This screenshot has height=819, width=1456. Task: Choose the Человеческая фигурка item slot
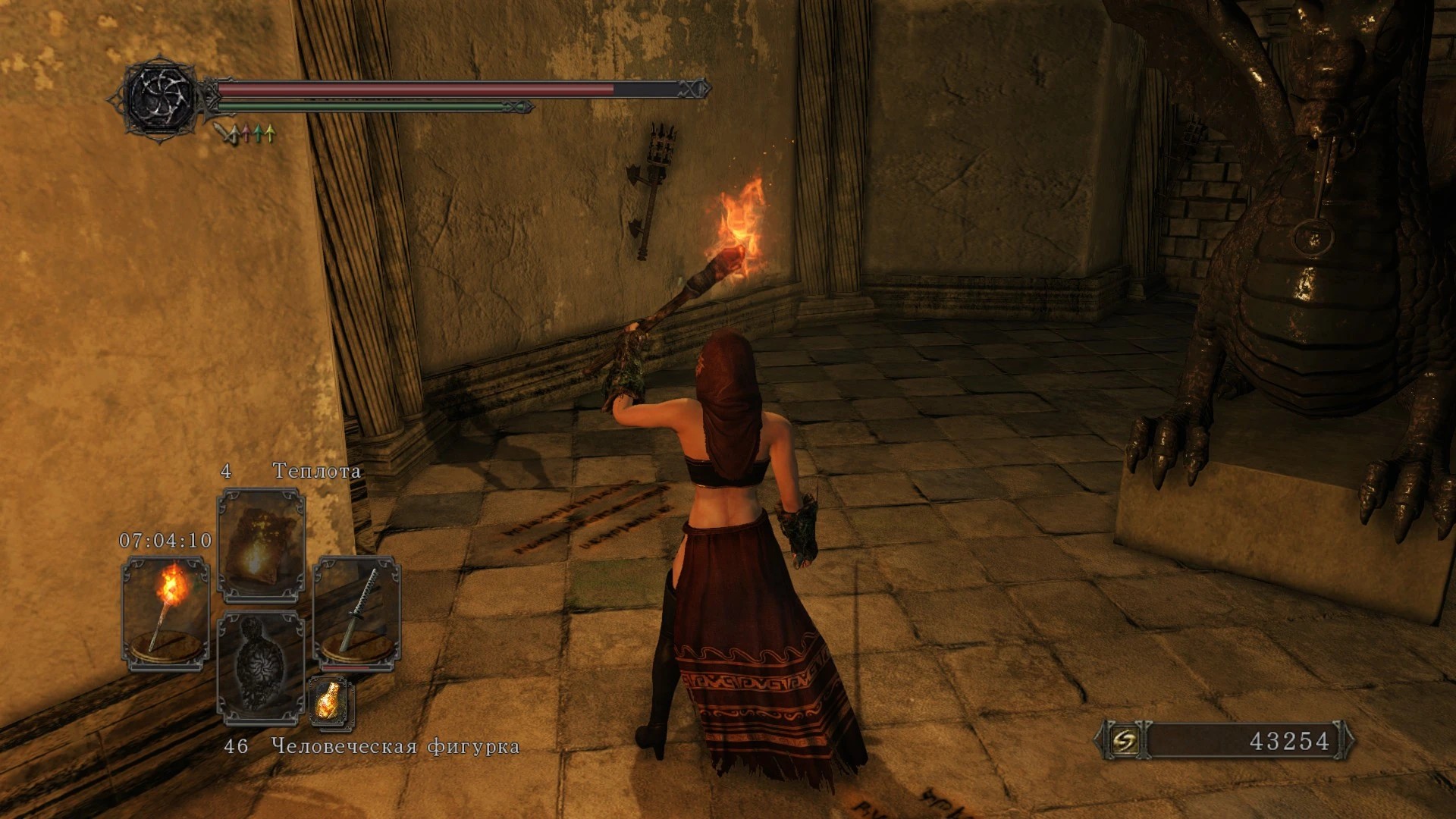(261, 666)
